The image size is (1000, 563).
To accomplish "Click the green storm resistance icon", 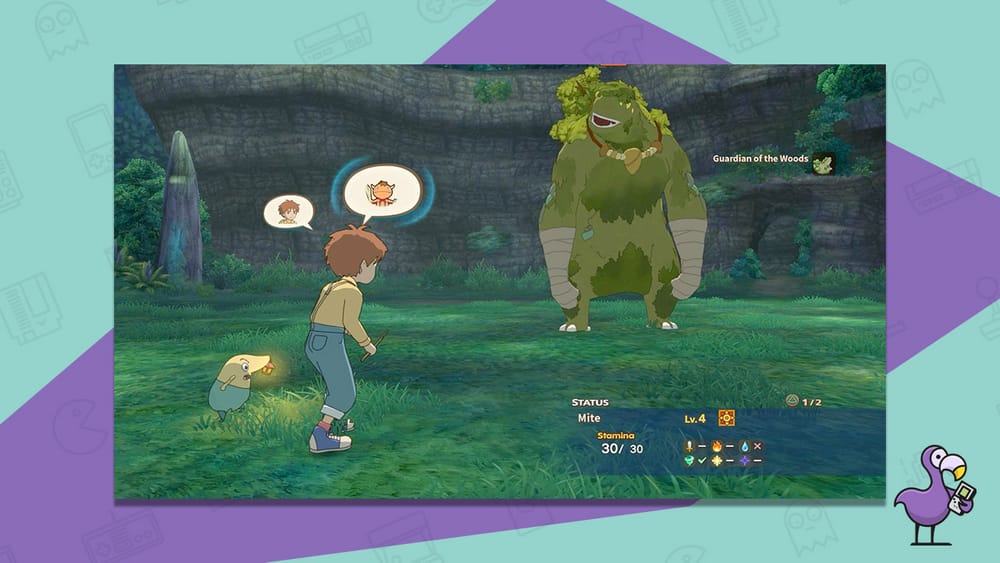I will pyautogui.click(x=688, y=460).
